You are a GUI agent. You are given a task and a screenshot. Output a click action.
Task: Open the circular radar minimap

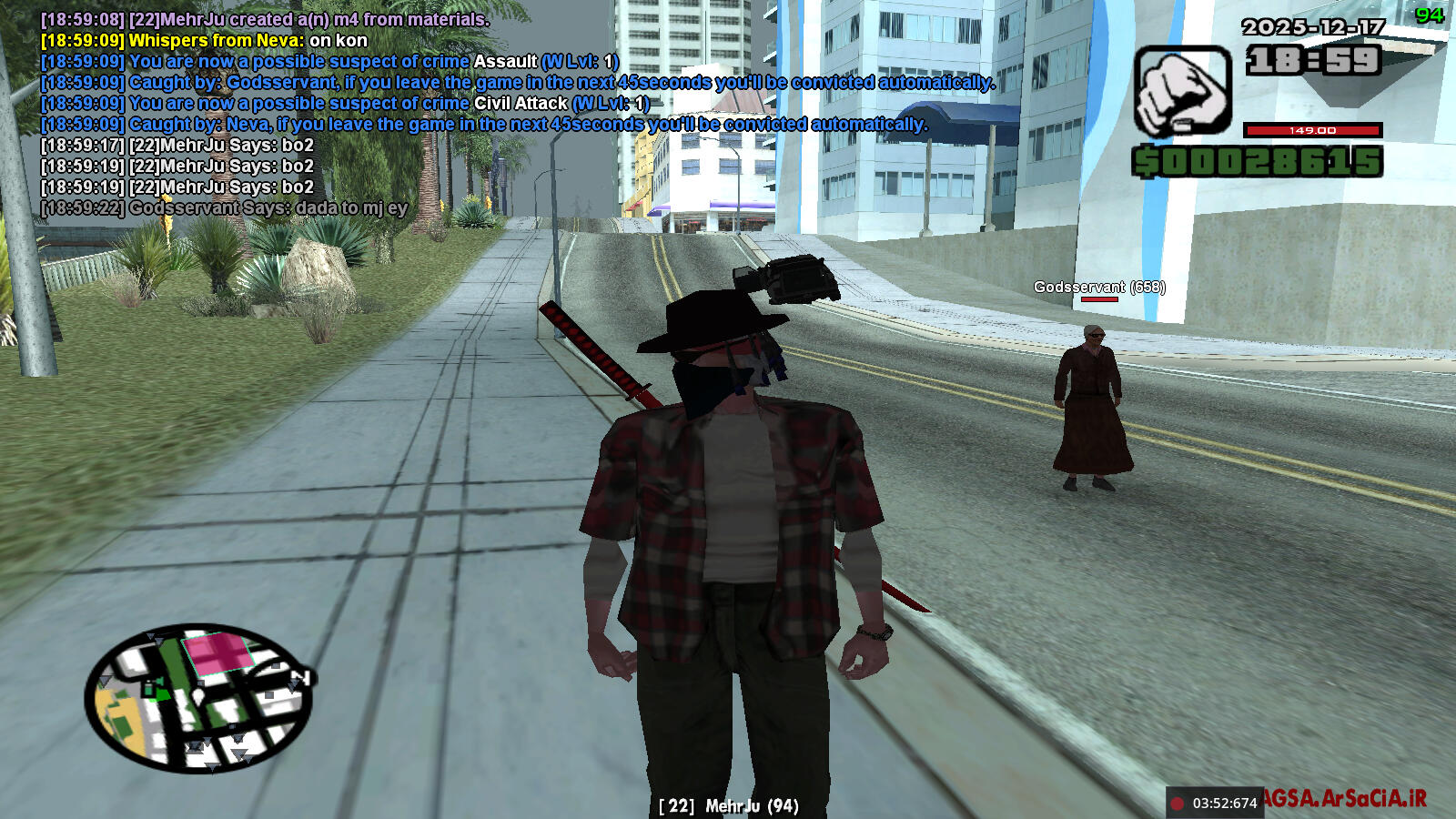(198, 698)
